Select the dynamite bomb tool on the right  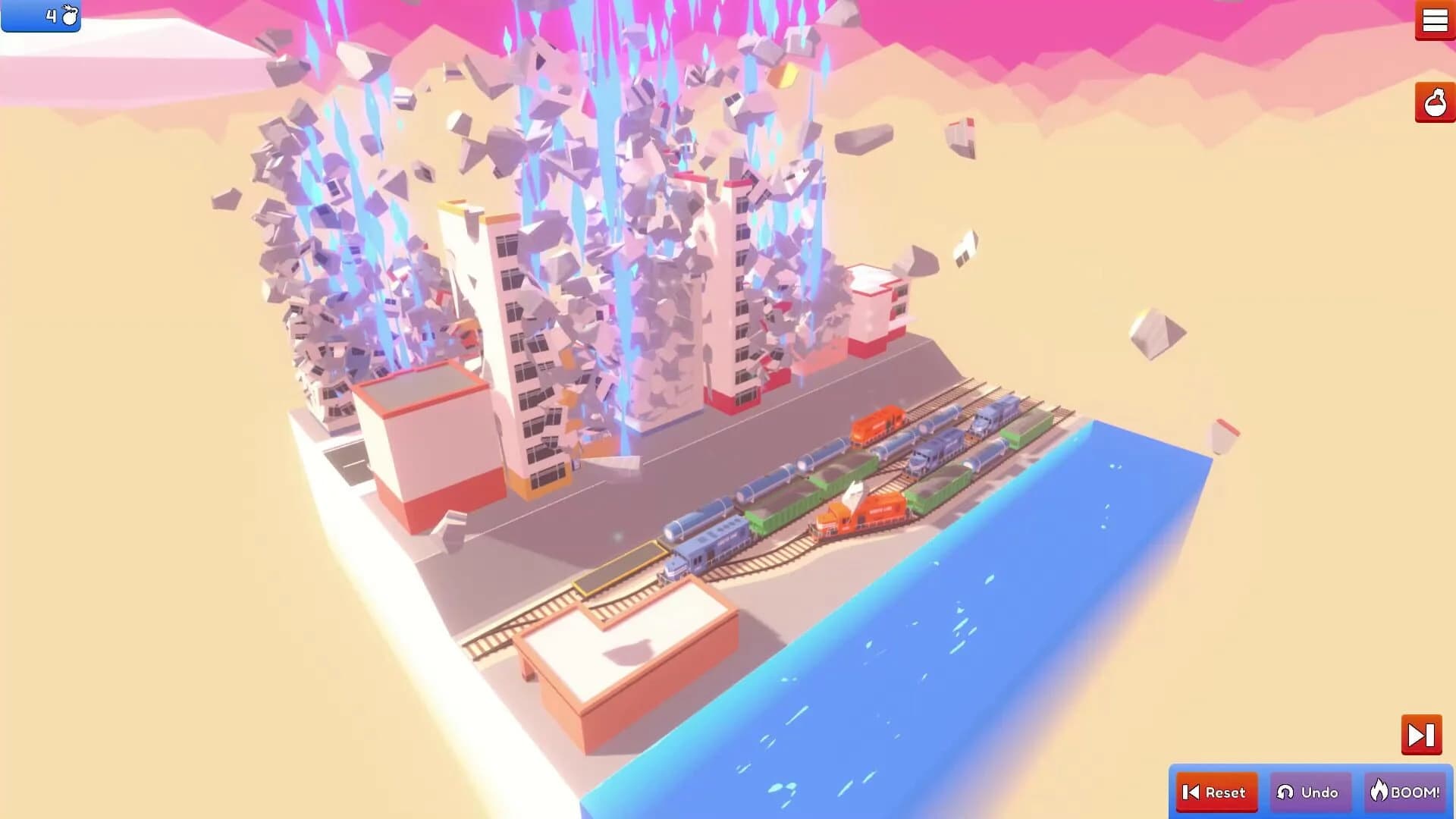(x=1433, y=103)
